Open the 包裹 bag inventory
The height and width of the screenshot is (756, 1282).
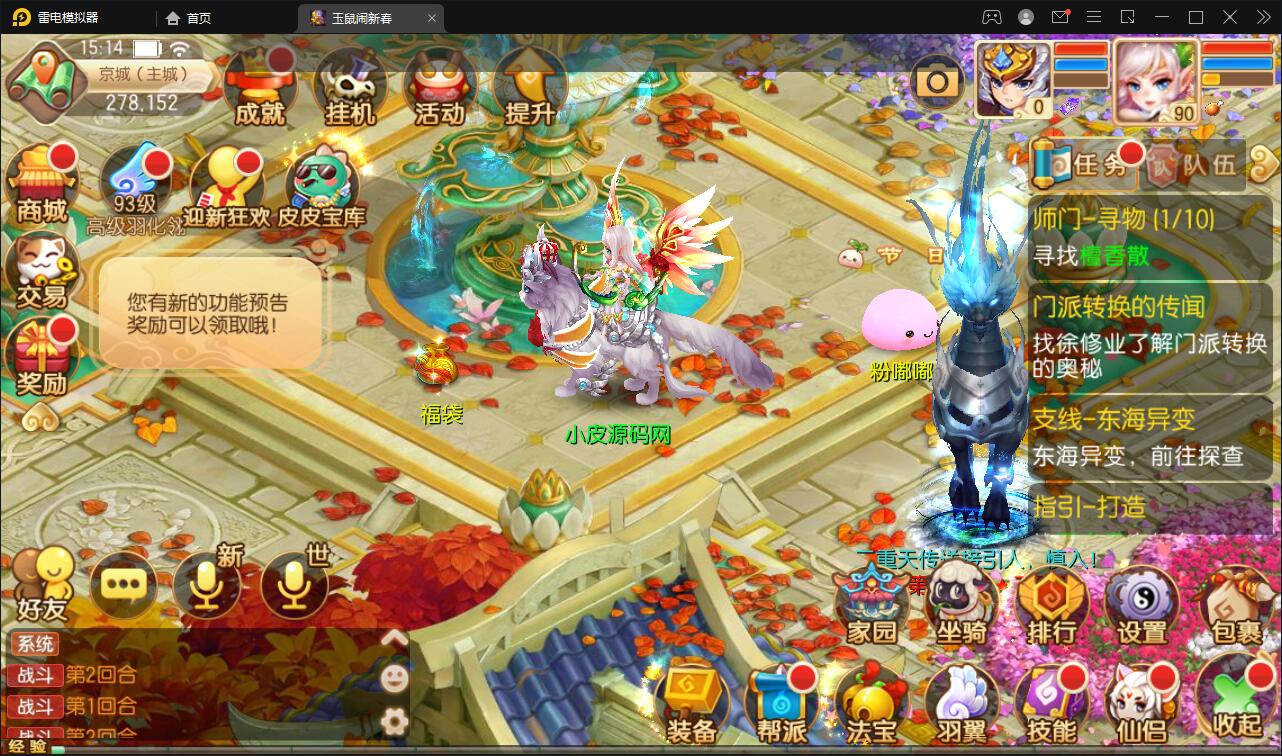click(1236, 604)
